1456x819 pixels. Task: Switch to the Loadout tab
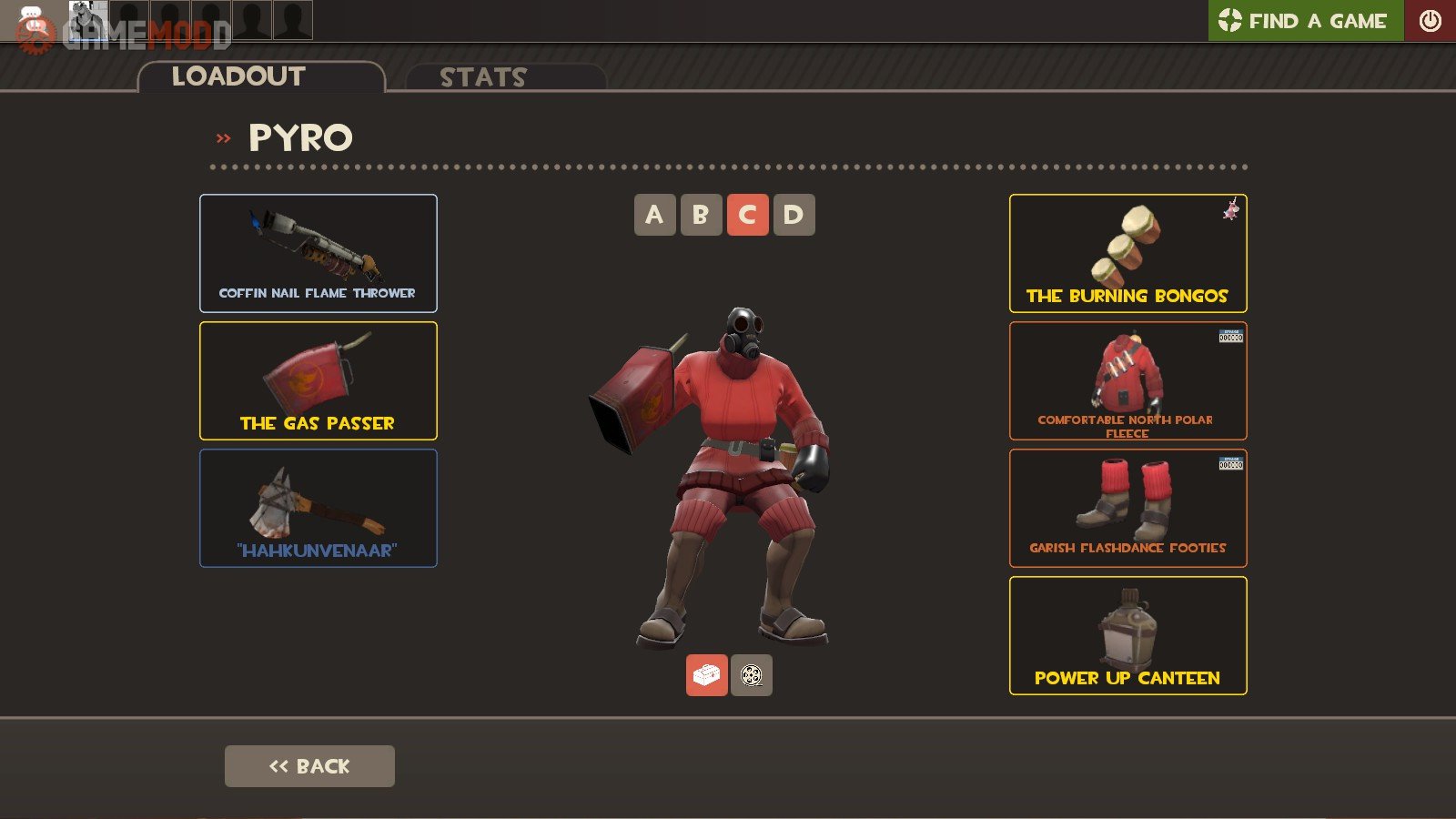point(238,77)
